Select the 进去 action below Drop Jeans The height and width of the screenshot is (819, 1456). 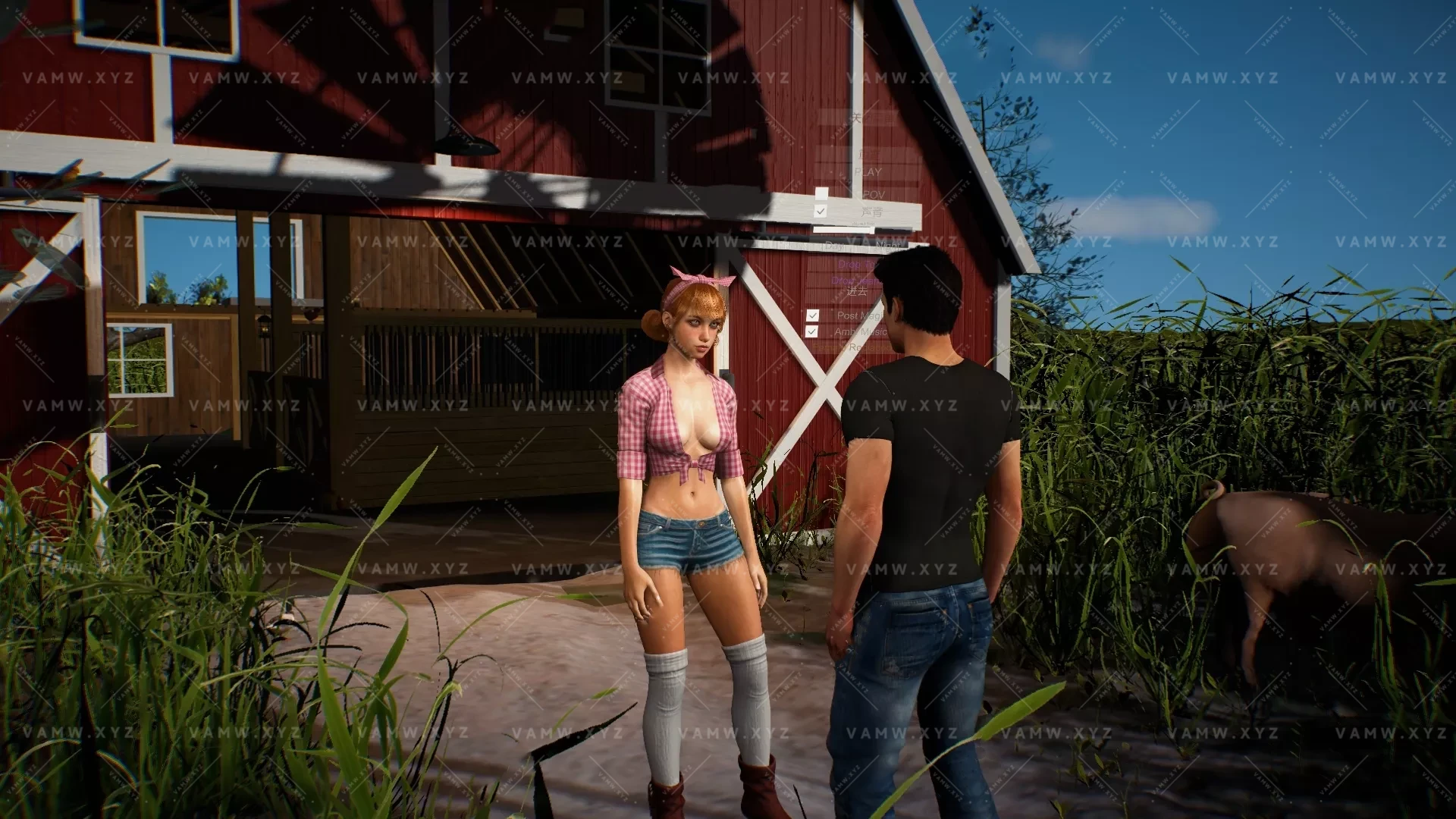pos(858,291)
